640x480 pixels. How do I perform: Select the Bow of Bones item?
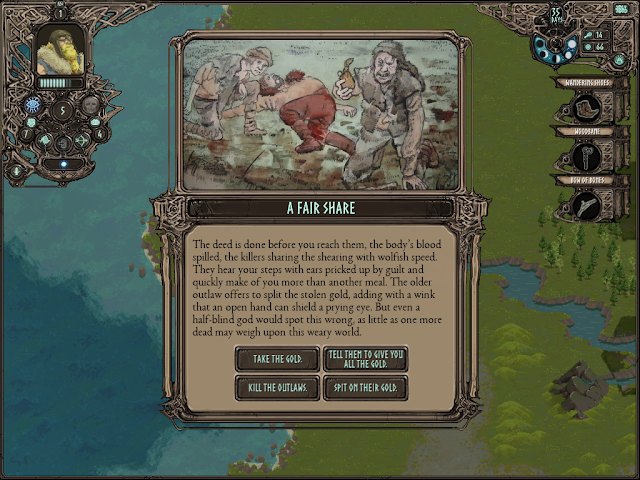[585, 205]
